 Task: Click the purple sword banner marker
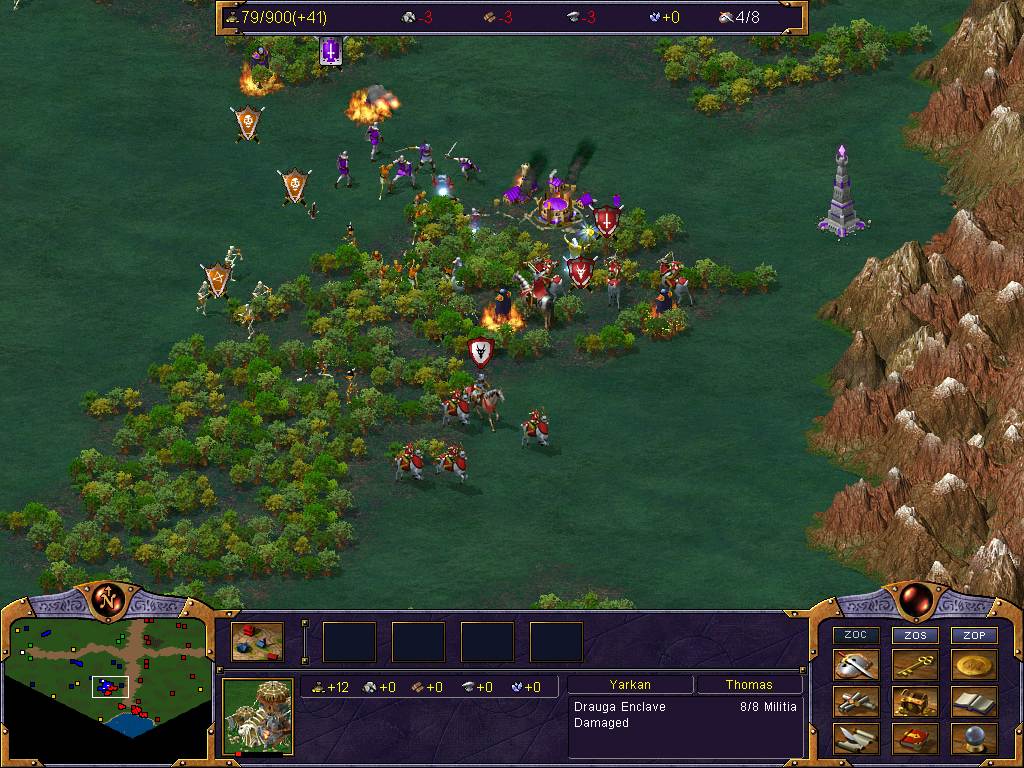pyautogui.click(x=331, y=50)
